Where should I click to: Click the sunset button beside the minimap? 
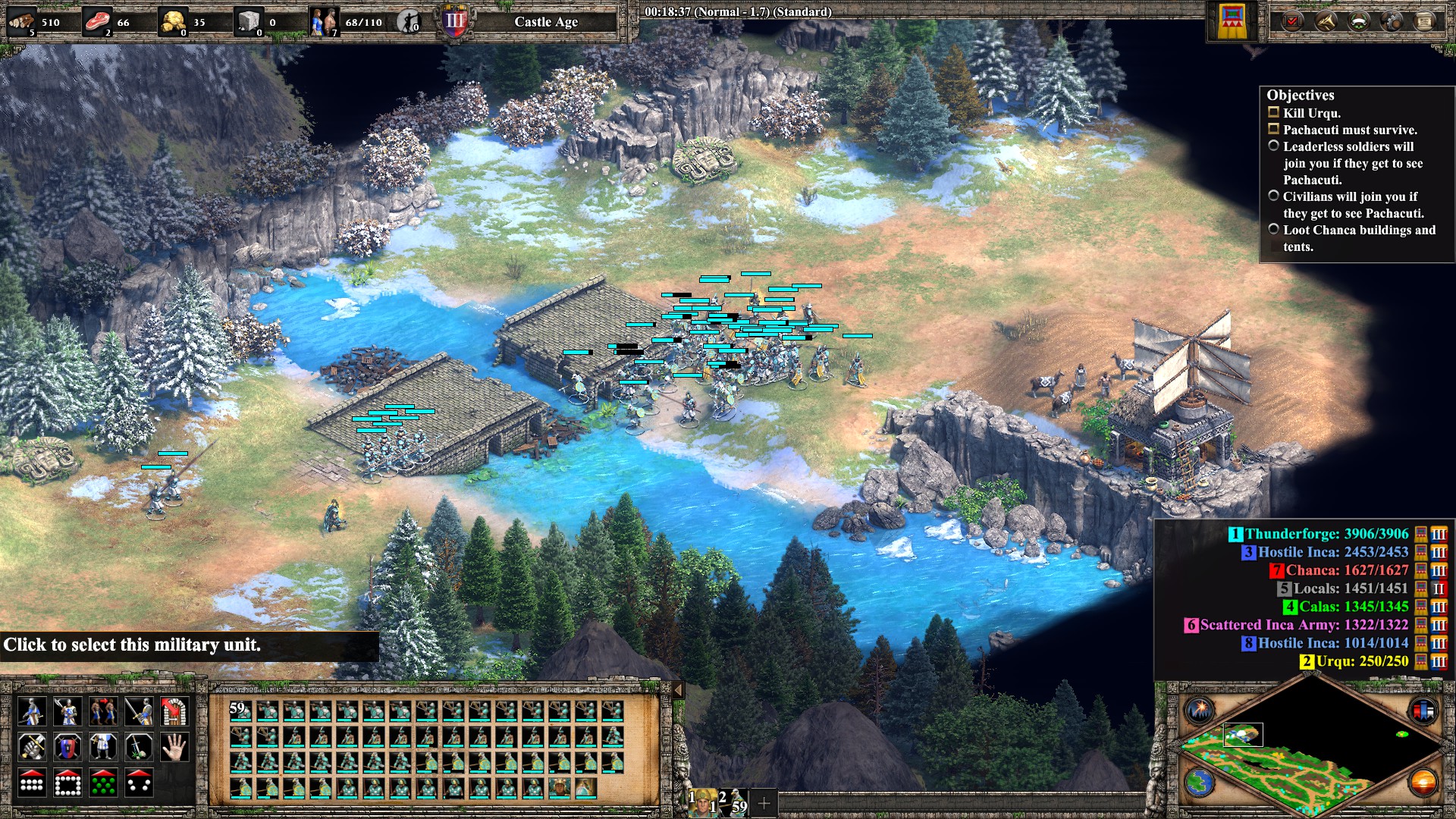1422,783
